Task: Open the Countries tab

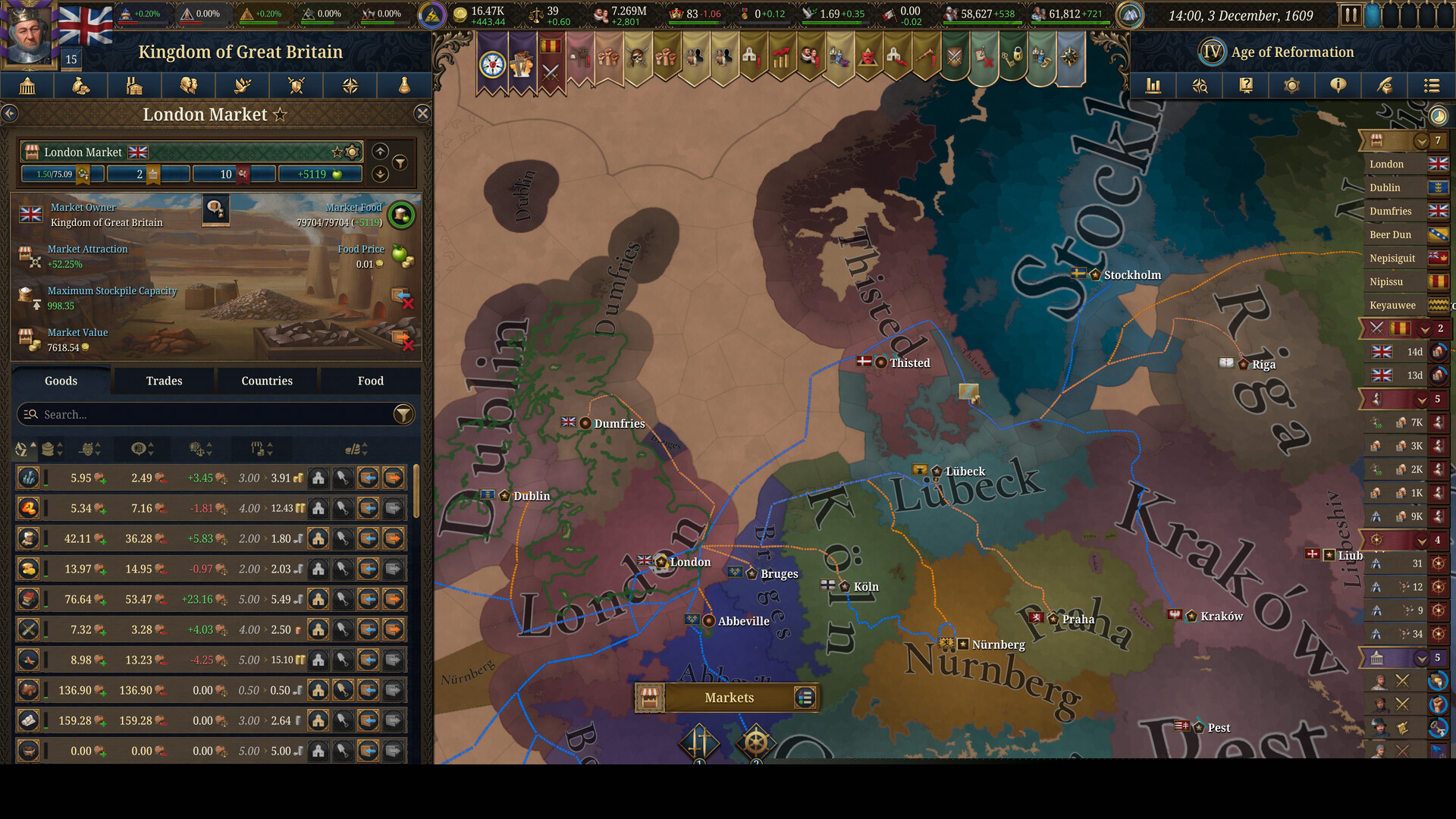Action: 267,381
